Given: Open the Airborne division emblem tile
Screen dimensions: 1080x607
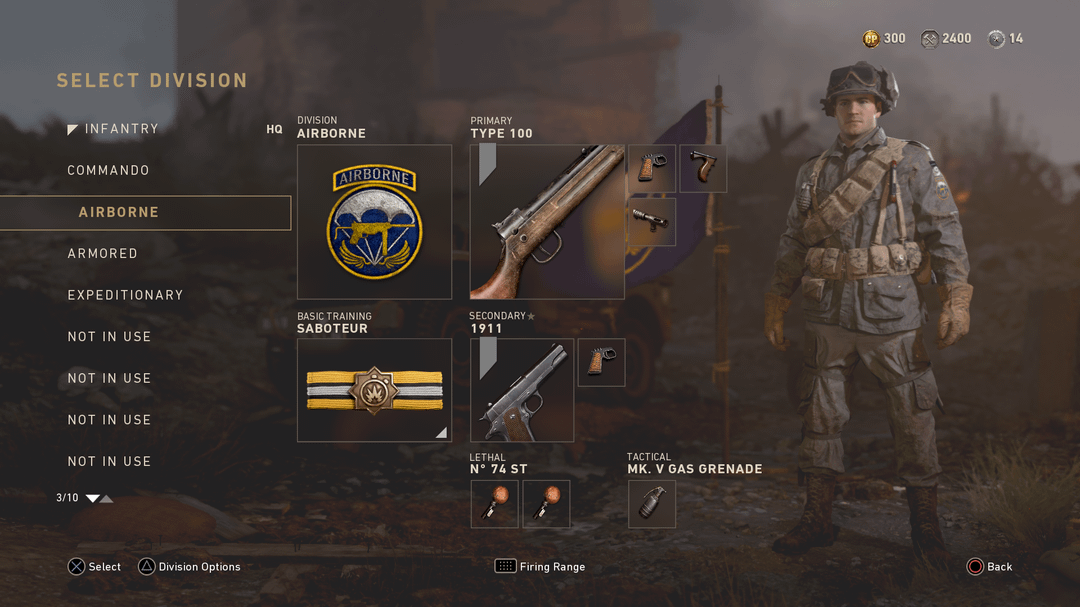Looking at the screenshot, I should click(374, 222).
